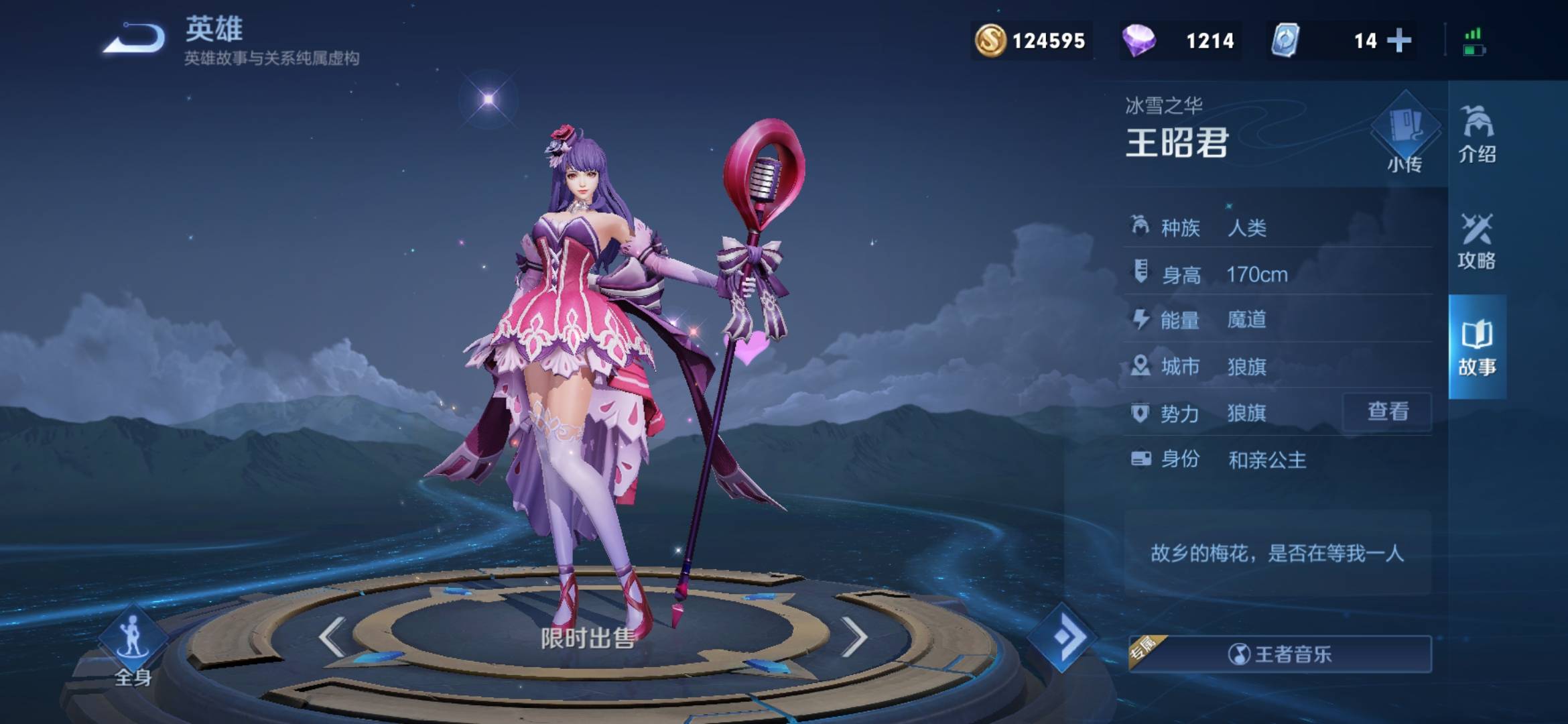Tap the purple diamond currency icon
The width and height of the screenshot is (1568, 724).
(1138, 40)
